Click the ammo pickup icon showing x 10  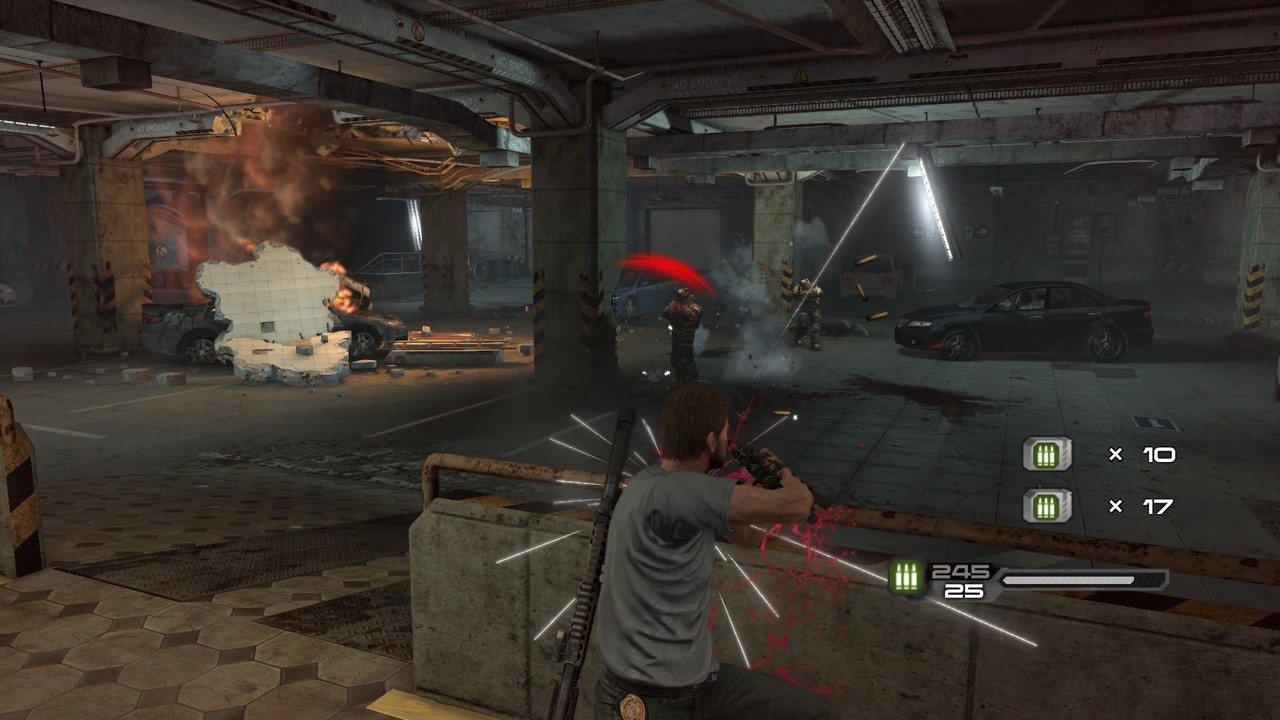(1046, 455)
